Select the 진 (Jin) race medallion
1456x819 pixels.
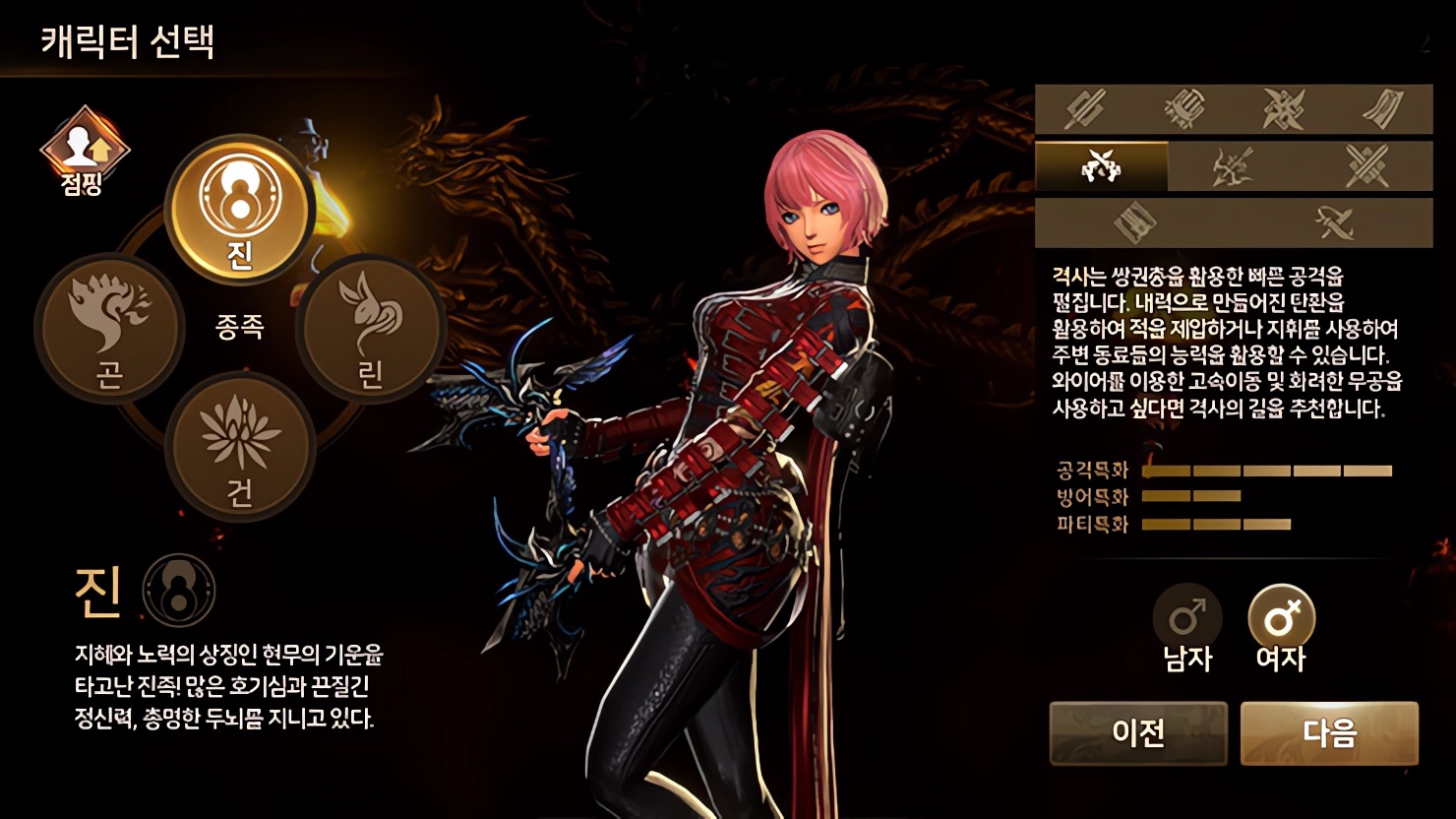coord(239,210)
